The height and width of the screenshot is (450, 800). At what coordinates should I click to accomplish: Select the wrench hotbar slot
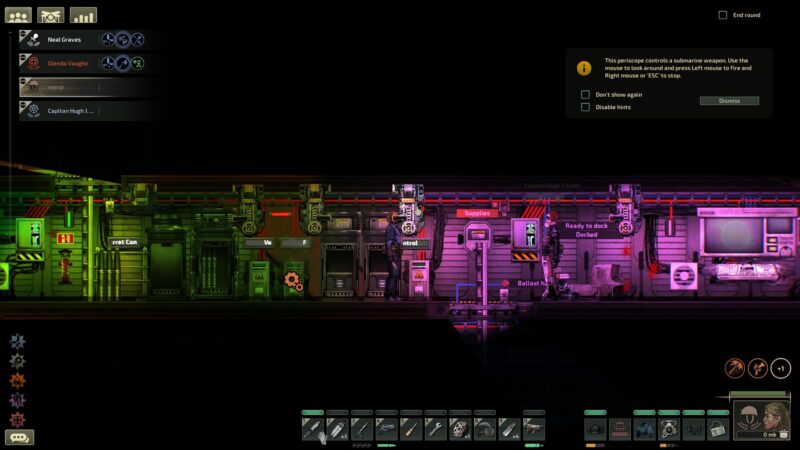point(435,429)
